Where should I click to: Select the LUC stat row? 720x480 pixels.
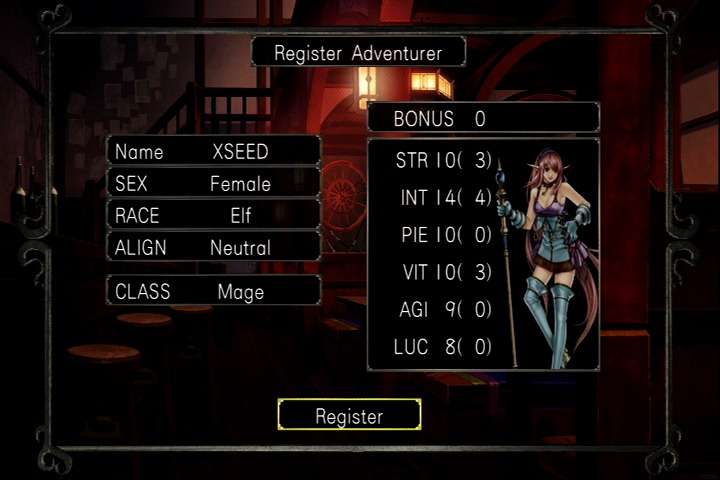click(x=443, y=347)
